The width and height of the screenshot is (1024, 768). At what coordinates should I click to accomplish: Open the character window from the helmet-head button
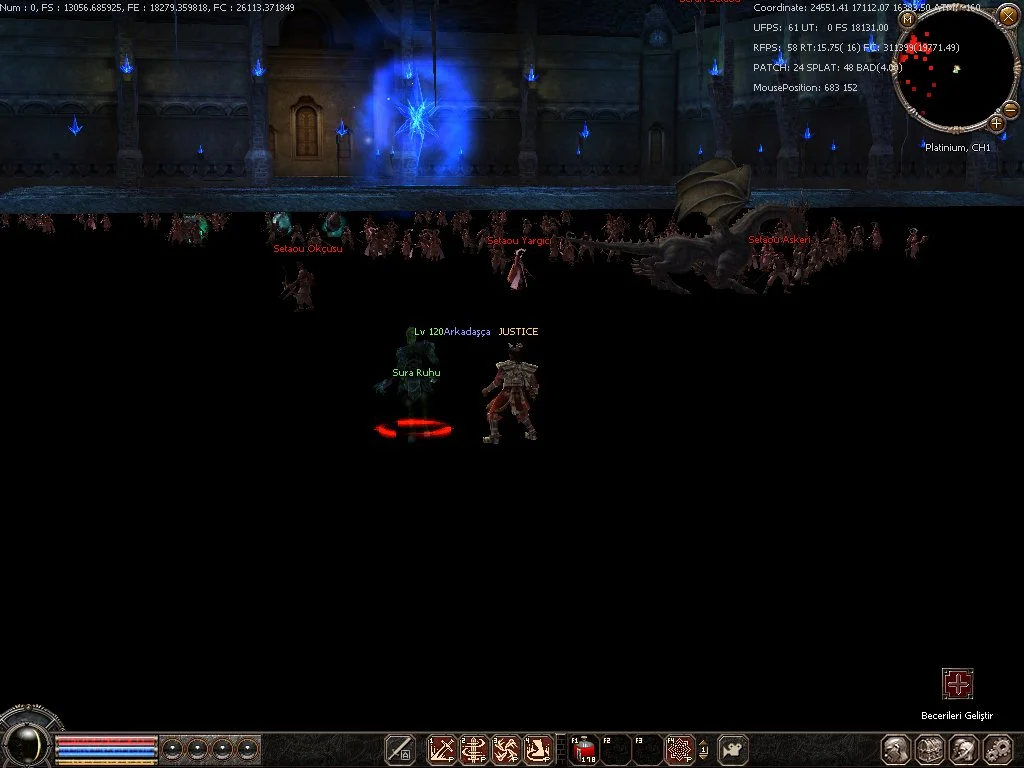[x=895, y=749]
